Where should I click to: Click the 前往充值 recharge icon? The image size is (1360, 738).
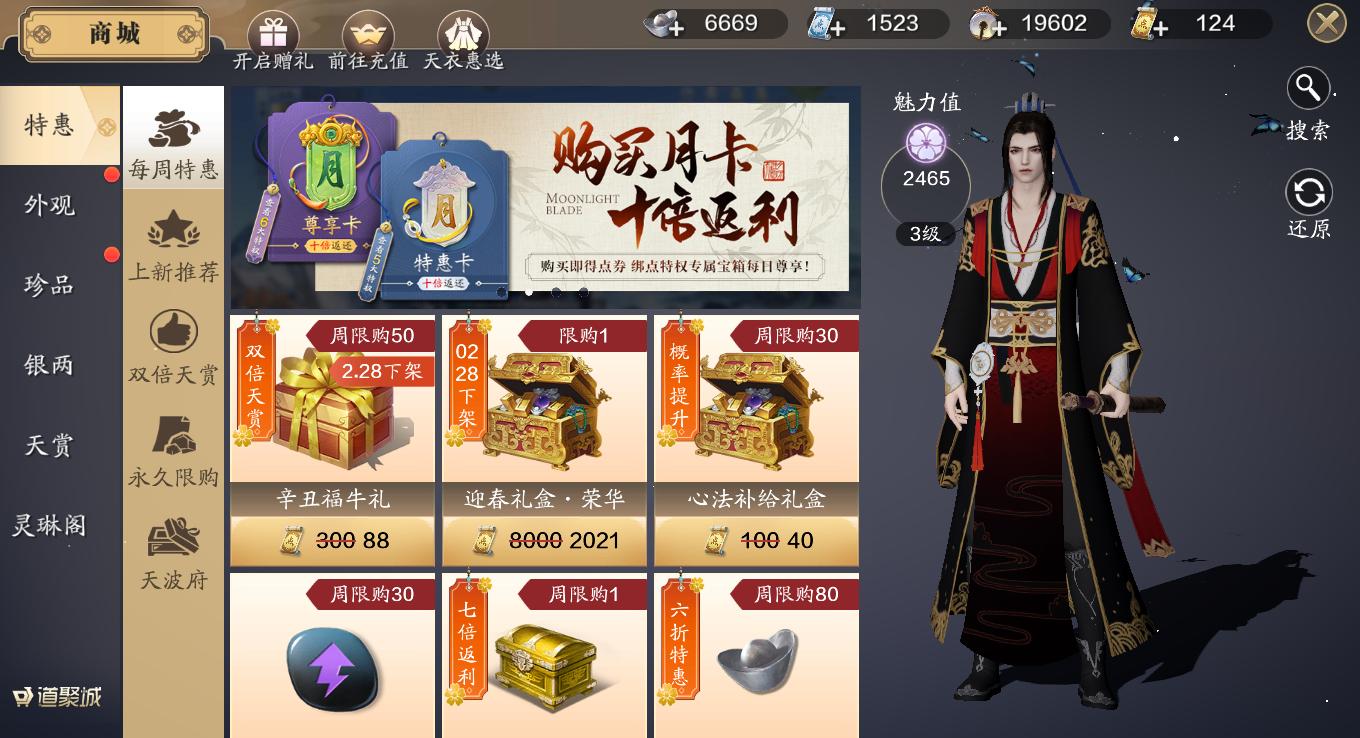[368, 30]
